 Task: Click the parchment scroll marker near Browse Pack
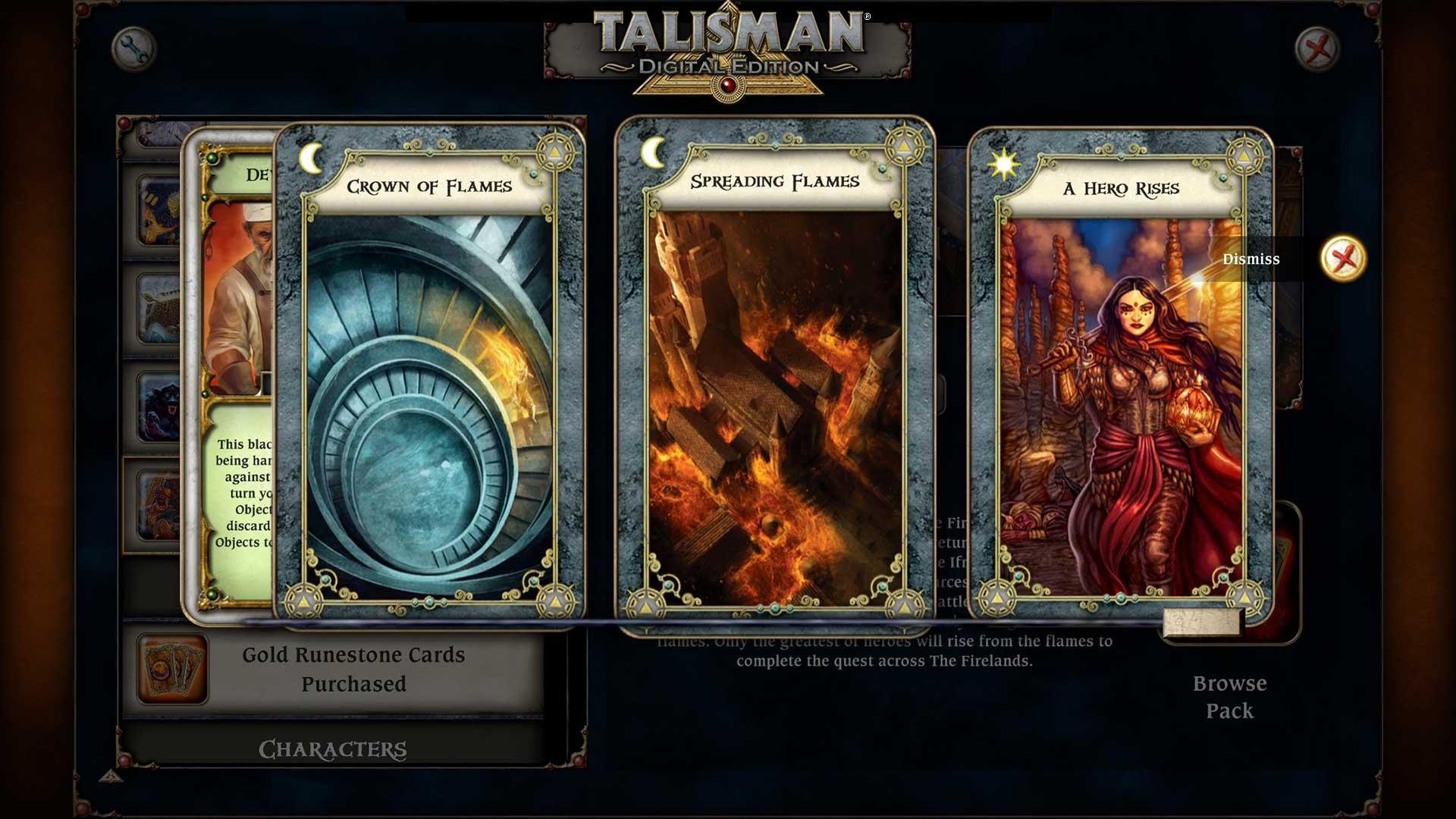[1200, 623]
